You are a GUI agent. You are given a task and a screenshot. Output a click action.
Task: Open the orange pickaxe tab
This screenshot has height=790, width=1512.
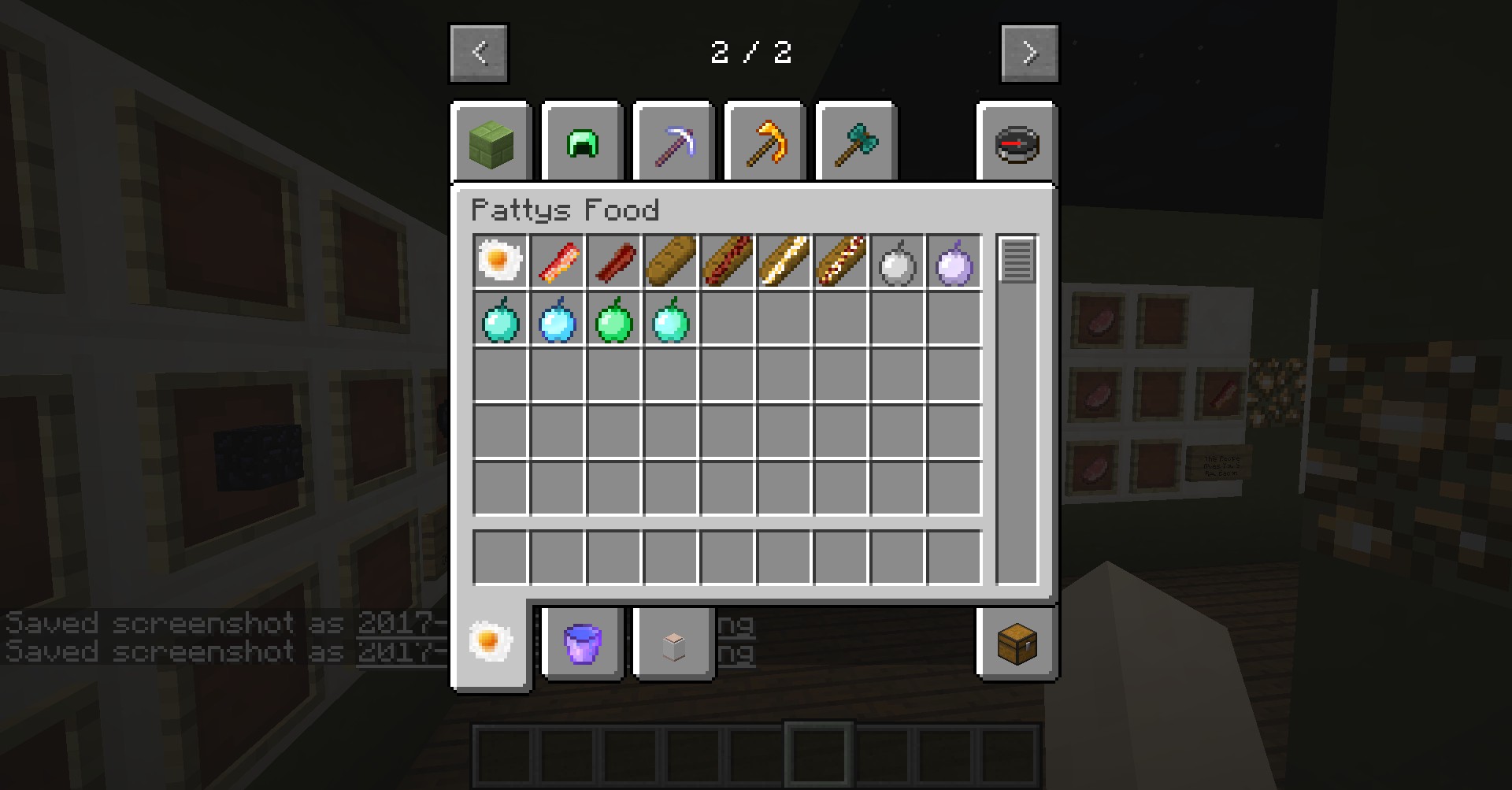coord(765,143)
